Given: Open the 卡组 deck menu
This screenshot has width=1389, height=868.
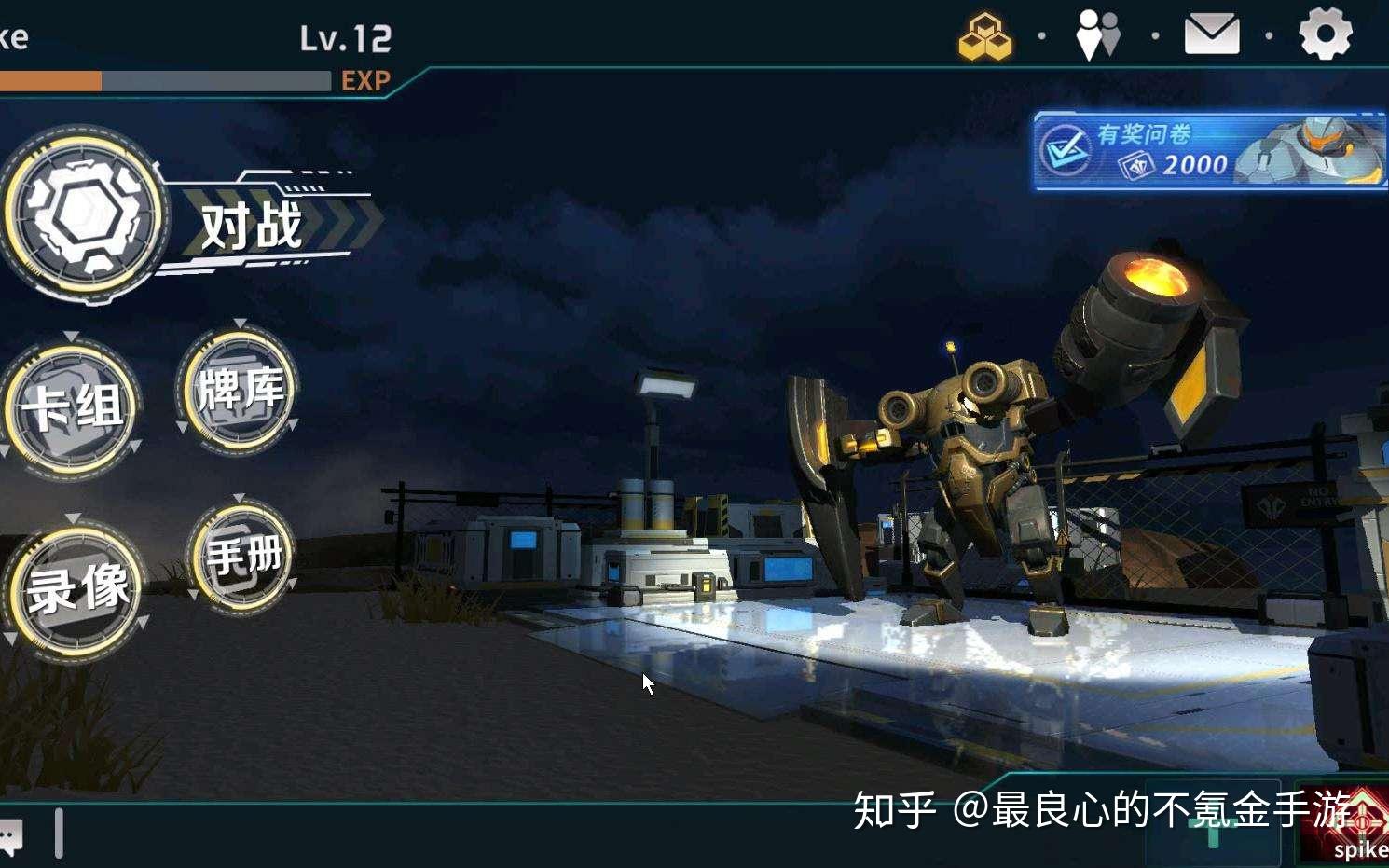Looking at the screenshot, I should (73, 410).
